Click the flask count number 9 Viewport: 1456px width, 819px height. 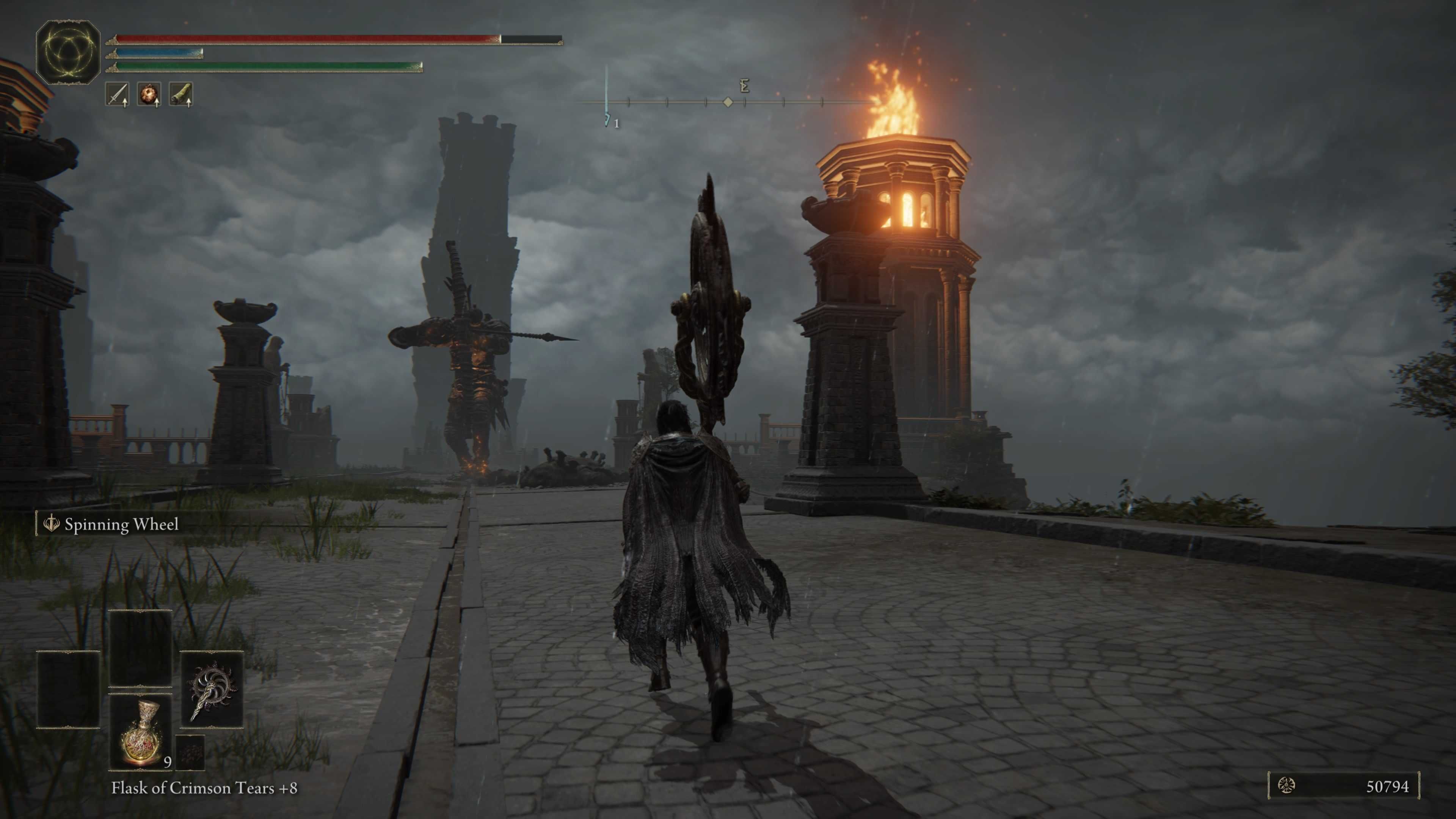[x=167, y=762]
